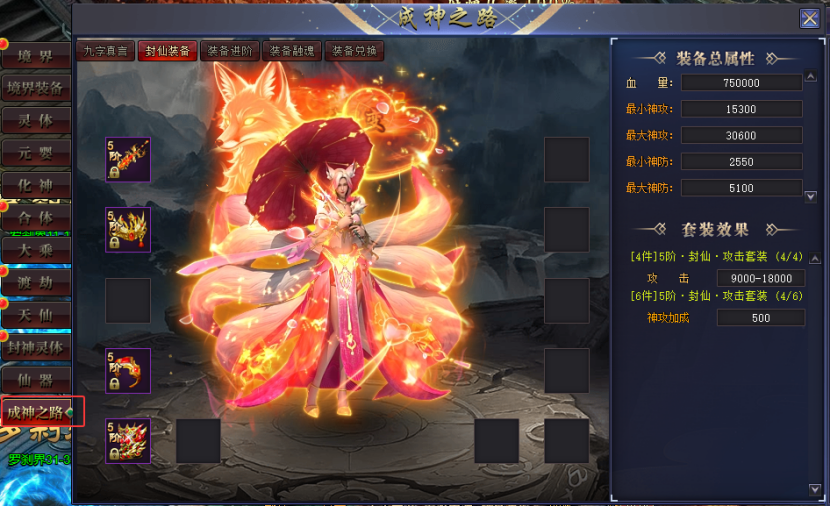831x507 pixels.
Task: Open the 化神 section
Action: (x=36, y=185)
